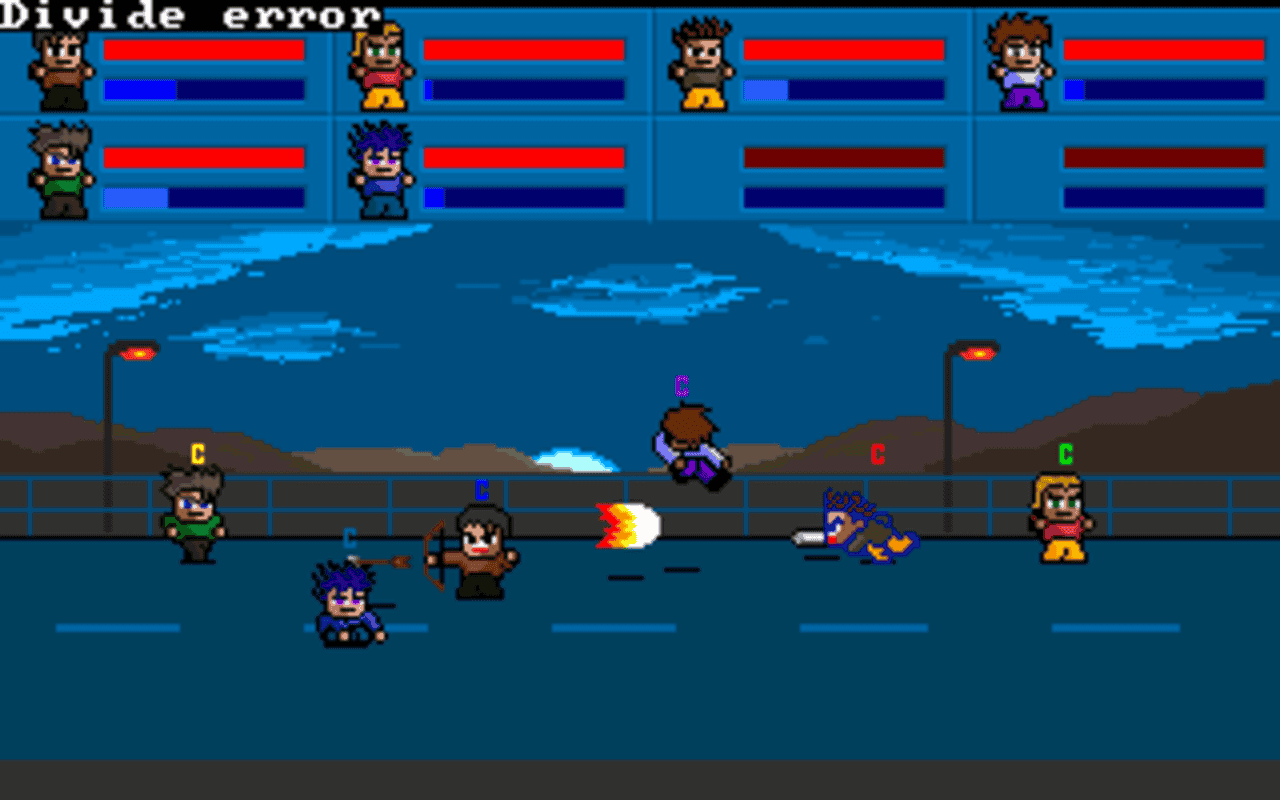The height and width of the screenshot is (800, 1280).
Task: Click the dark red health bar with no portrait
Action: click(845, 157)
